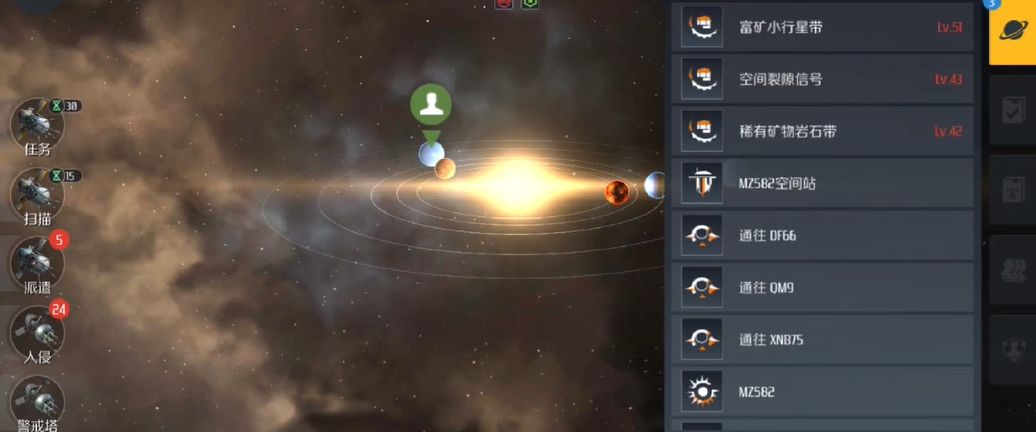Open the 派遣 dispatch button

click(x=37, y=266)
